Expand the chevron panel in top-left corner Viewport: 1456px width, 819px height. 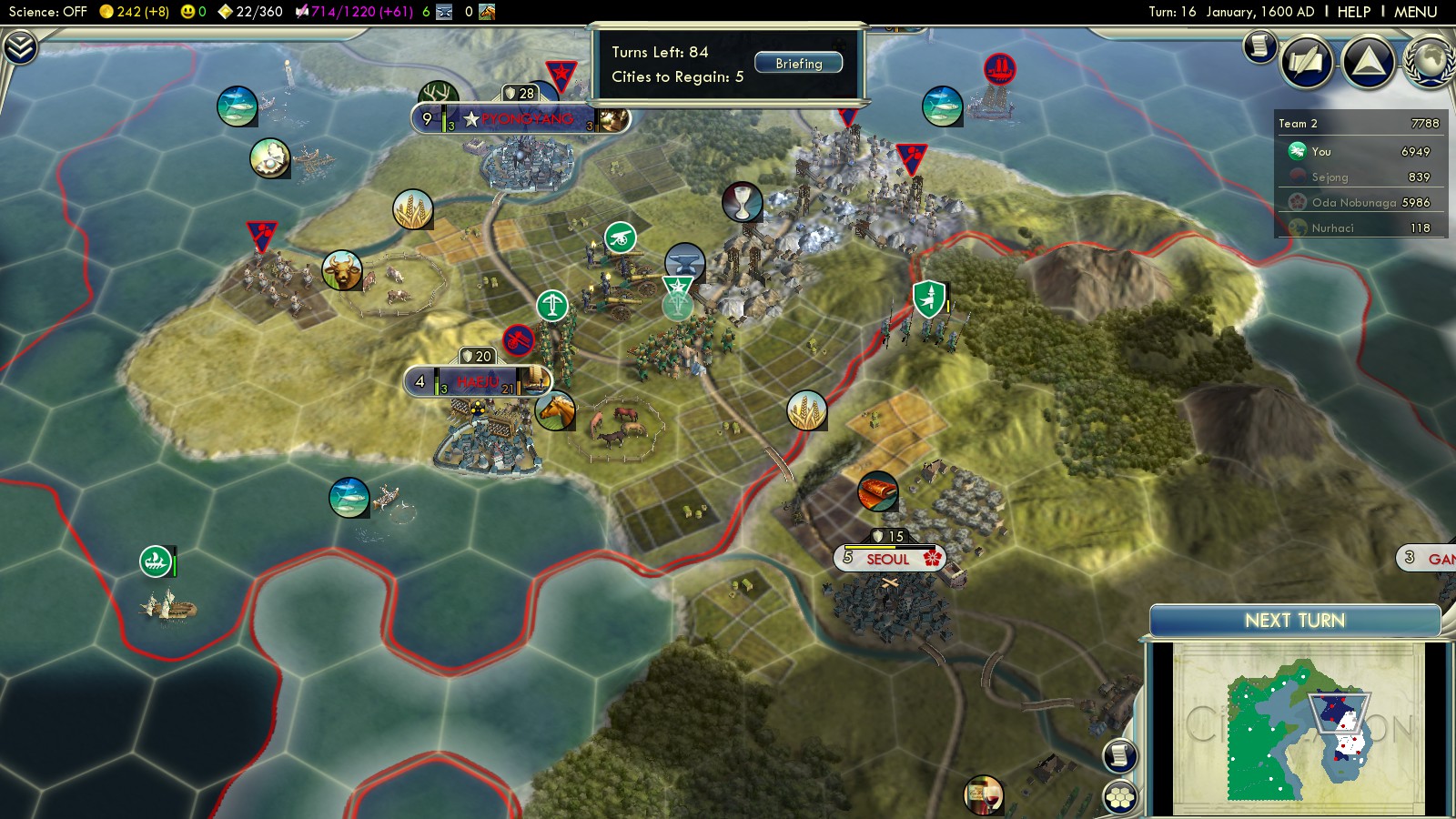[20, 47]
